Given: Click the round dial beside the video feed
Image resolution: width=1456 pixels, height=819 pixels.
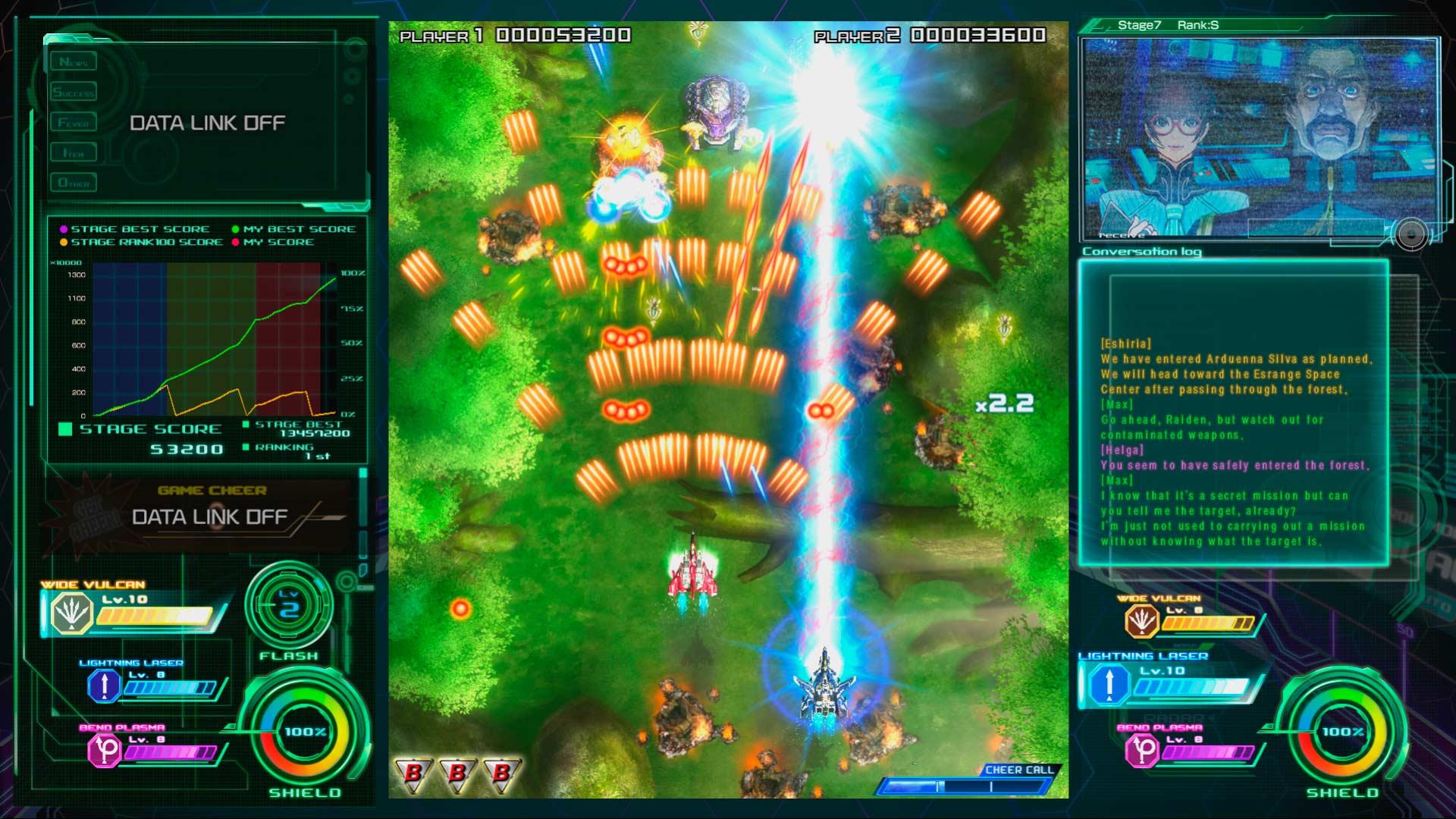Looking at the screenshot, I should click(1410, 235).
